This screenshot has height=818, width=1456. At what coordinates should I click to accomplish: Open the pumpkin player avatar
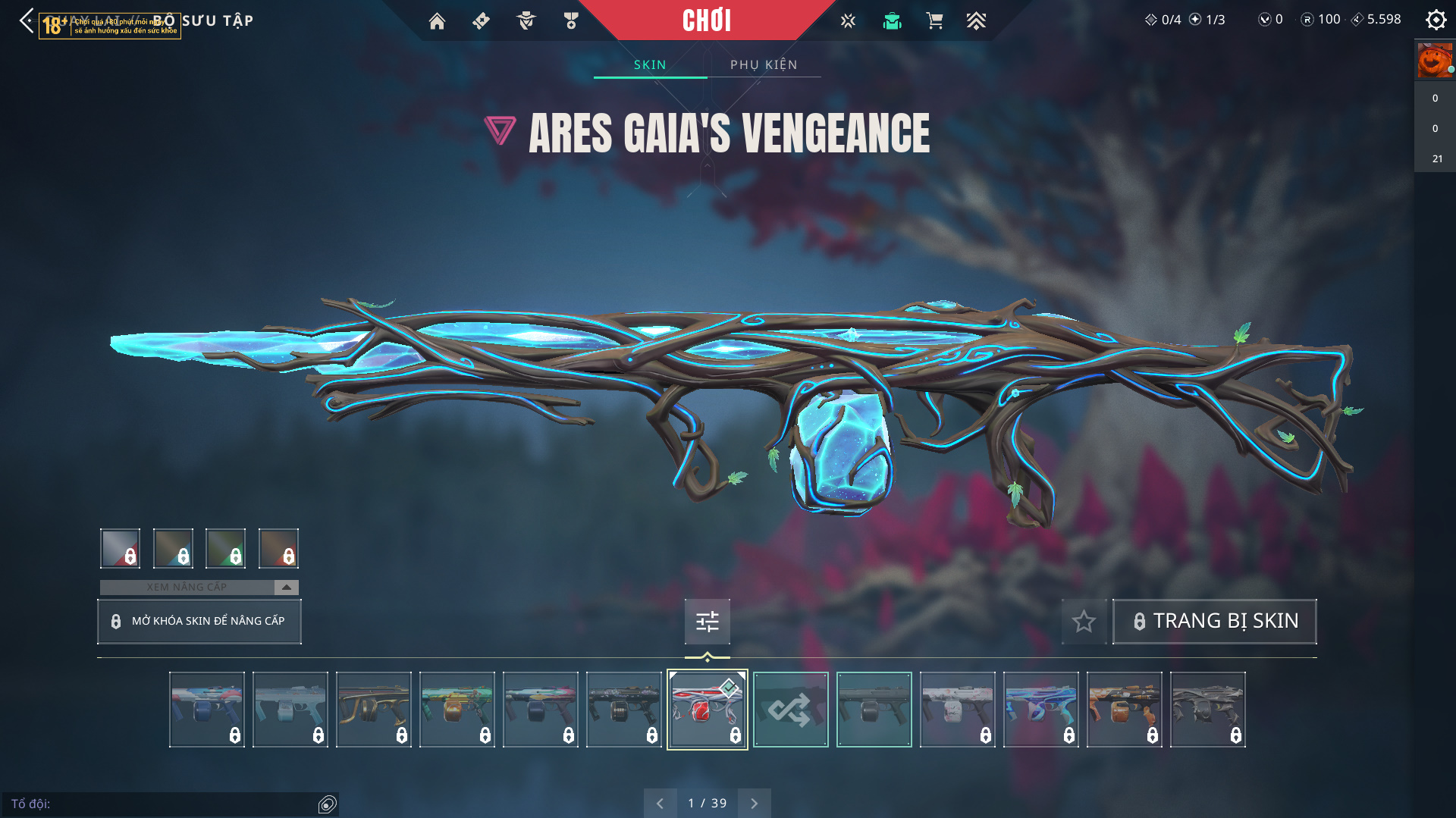click(x=1434, y=61)
